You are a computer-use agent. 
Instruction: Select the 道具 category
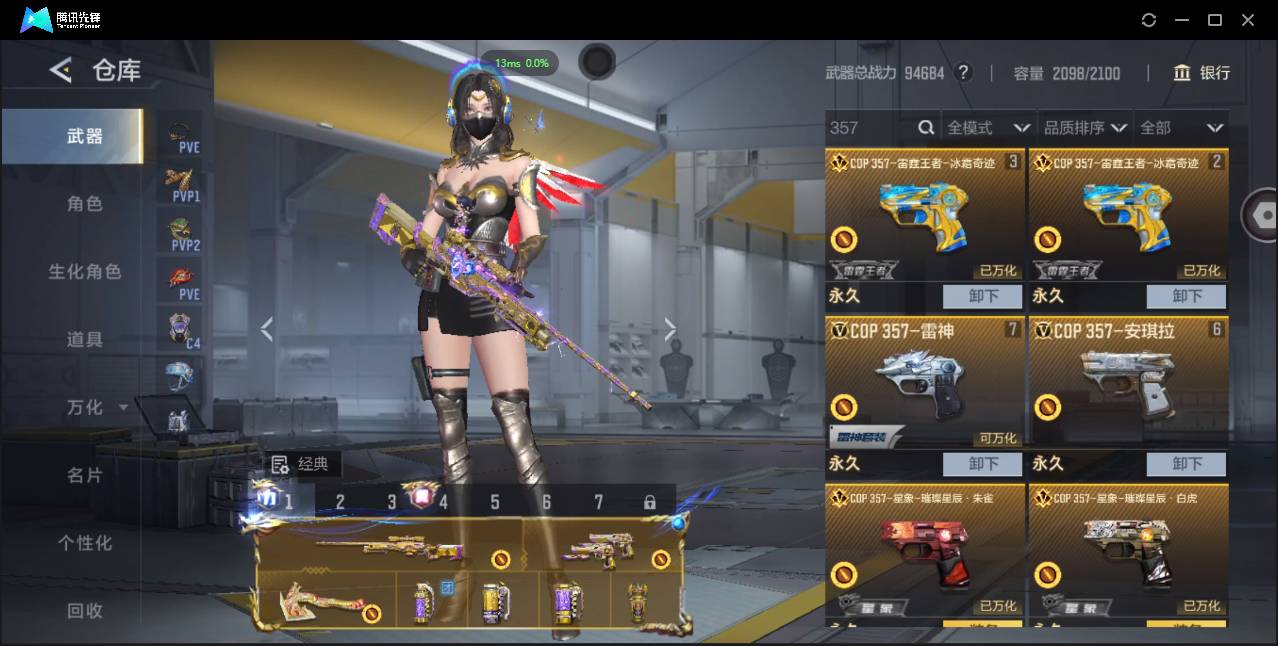[x=84, y=340]
